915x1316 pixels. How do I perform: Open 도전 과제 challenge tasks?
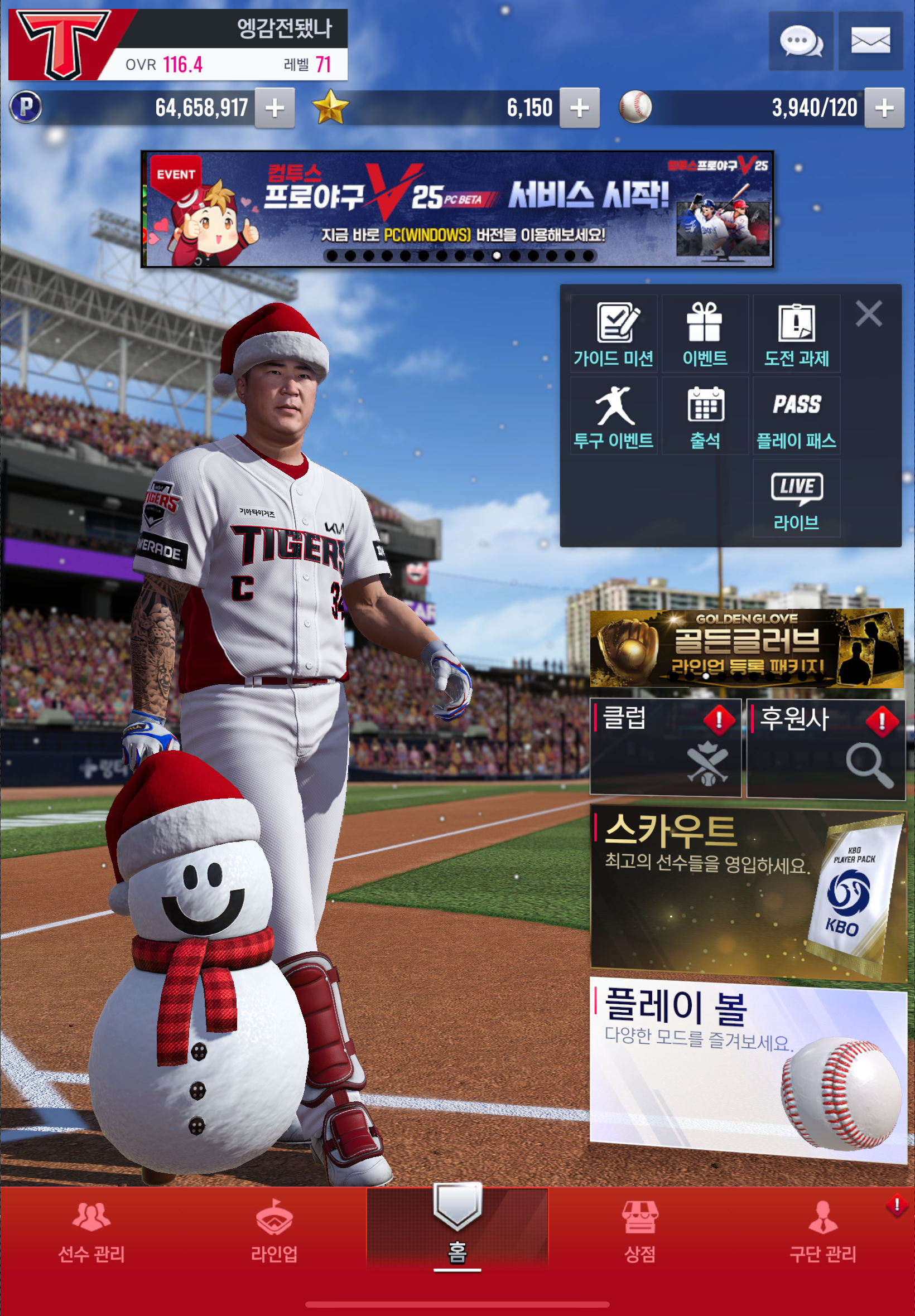click(796, 334)
